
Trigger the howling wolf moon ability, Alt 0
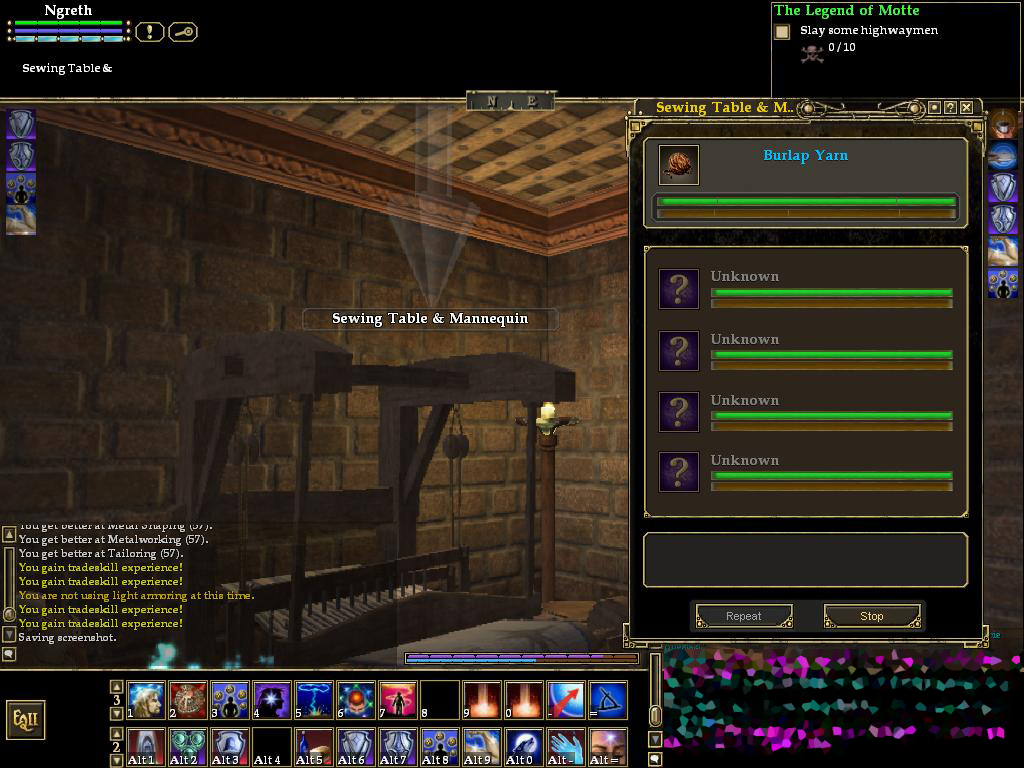(x=524, y=746)
